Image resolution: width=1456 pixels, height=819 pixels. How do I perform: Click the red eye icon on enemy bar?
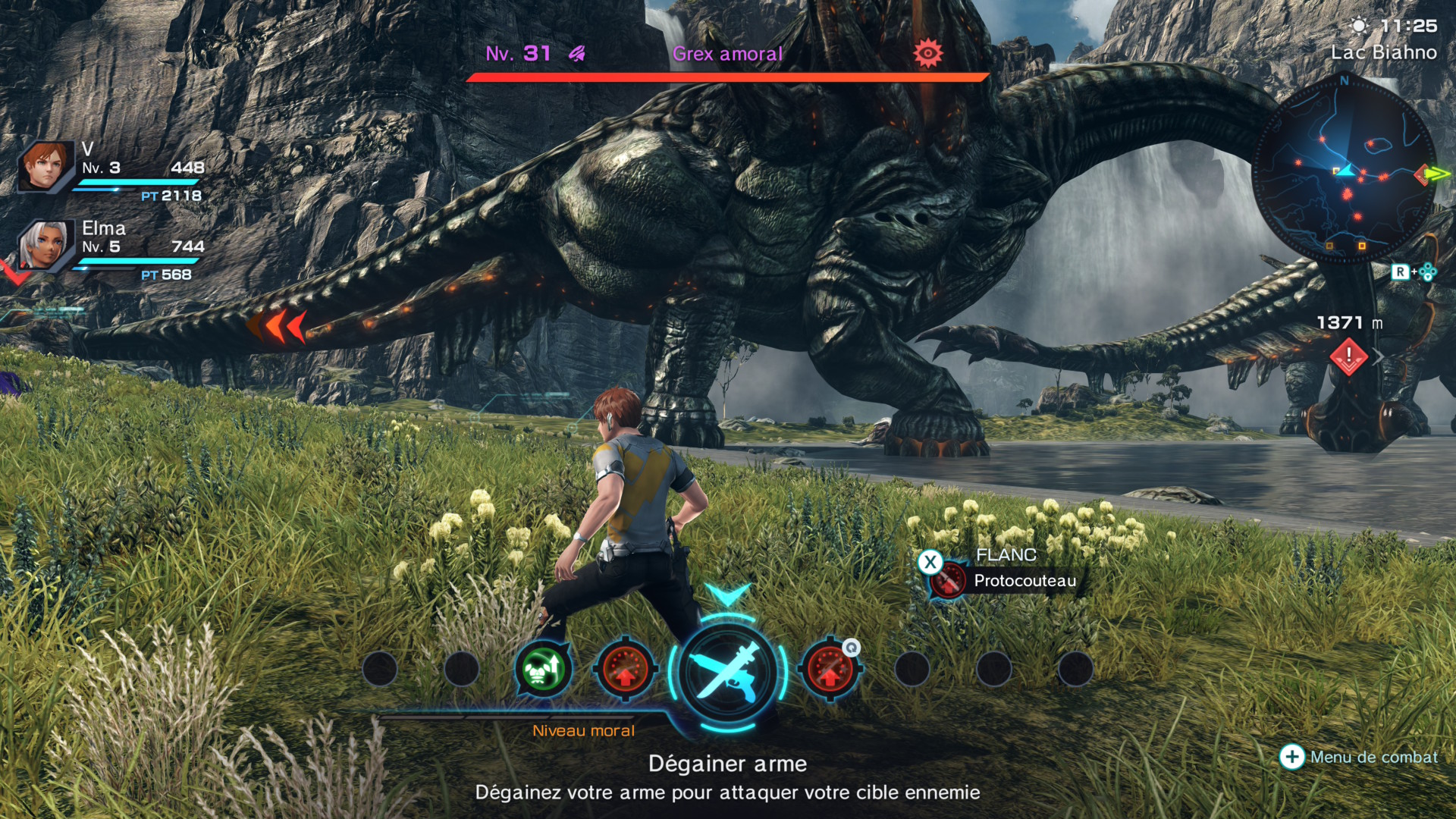[x=927, y=54]
